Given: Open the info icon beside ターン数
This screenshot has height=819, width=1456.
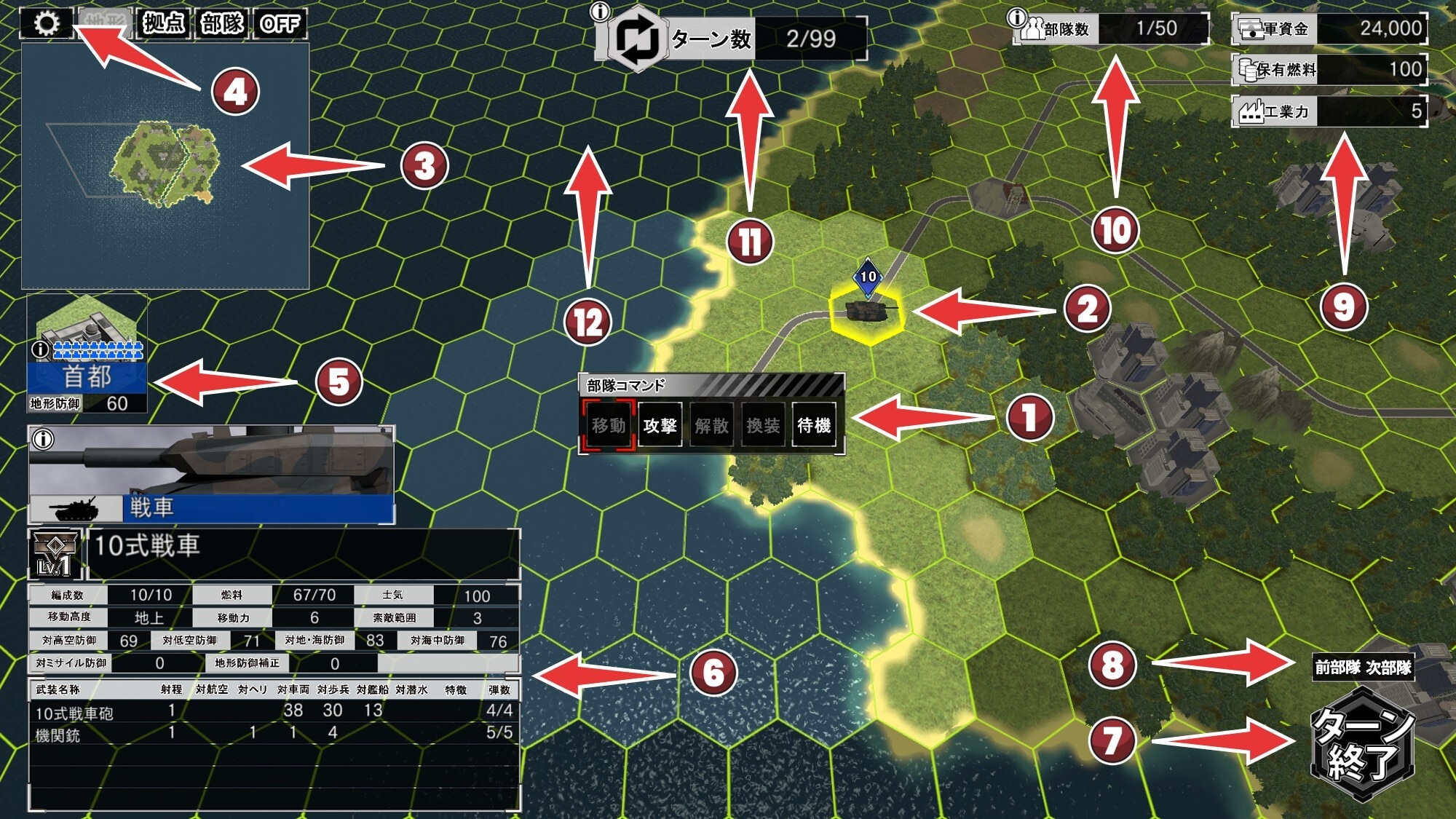Looking at the screenshot, I should (x=601, y=12).
